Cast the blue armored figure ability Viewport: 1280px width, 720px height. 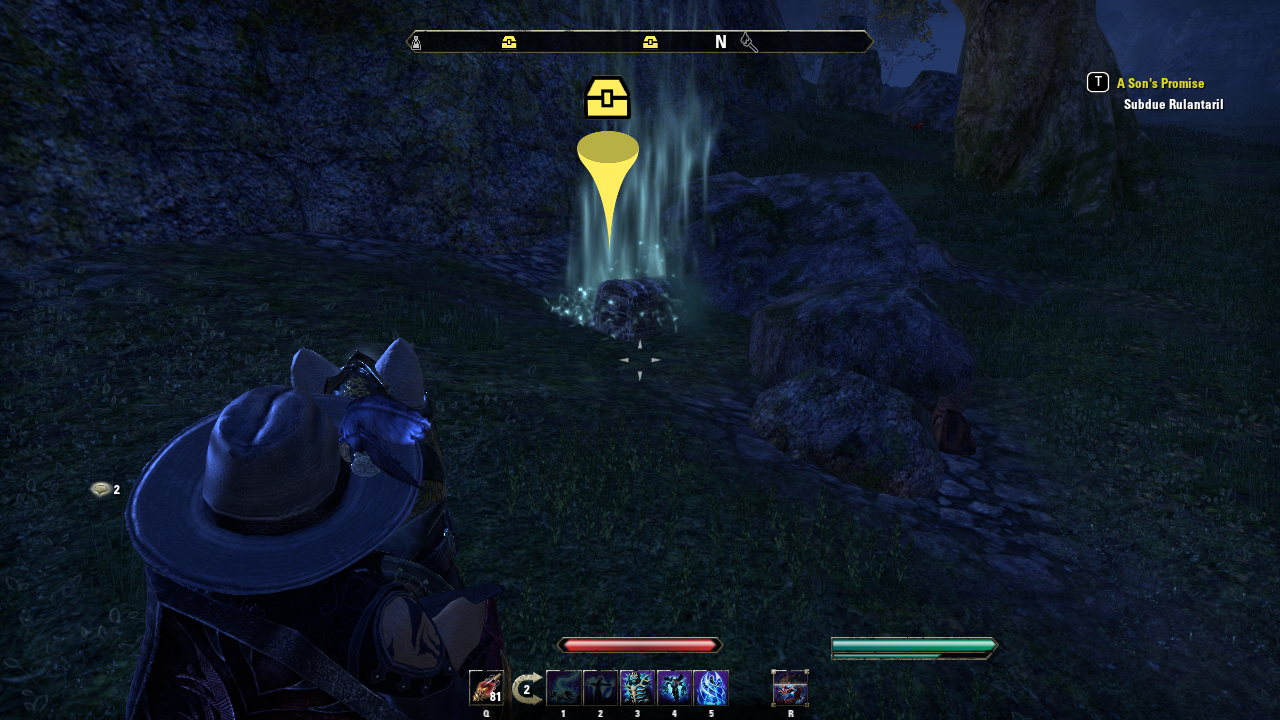point(674,688)
